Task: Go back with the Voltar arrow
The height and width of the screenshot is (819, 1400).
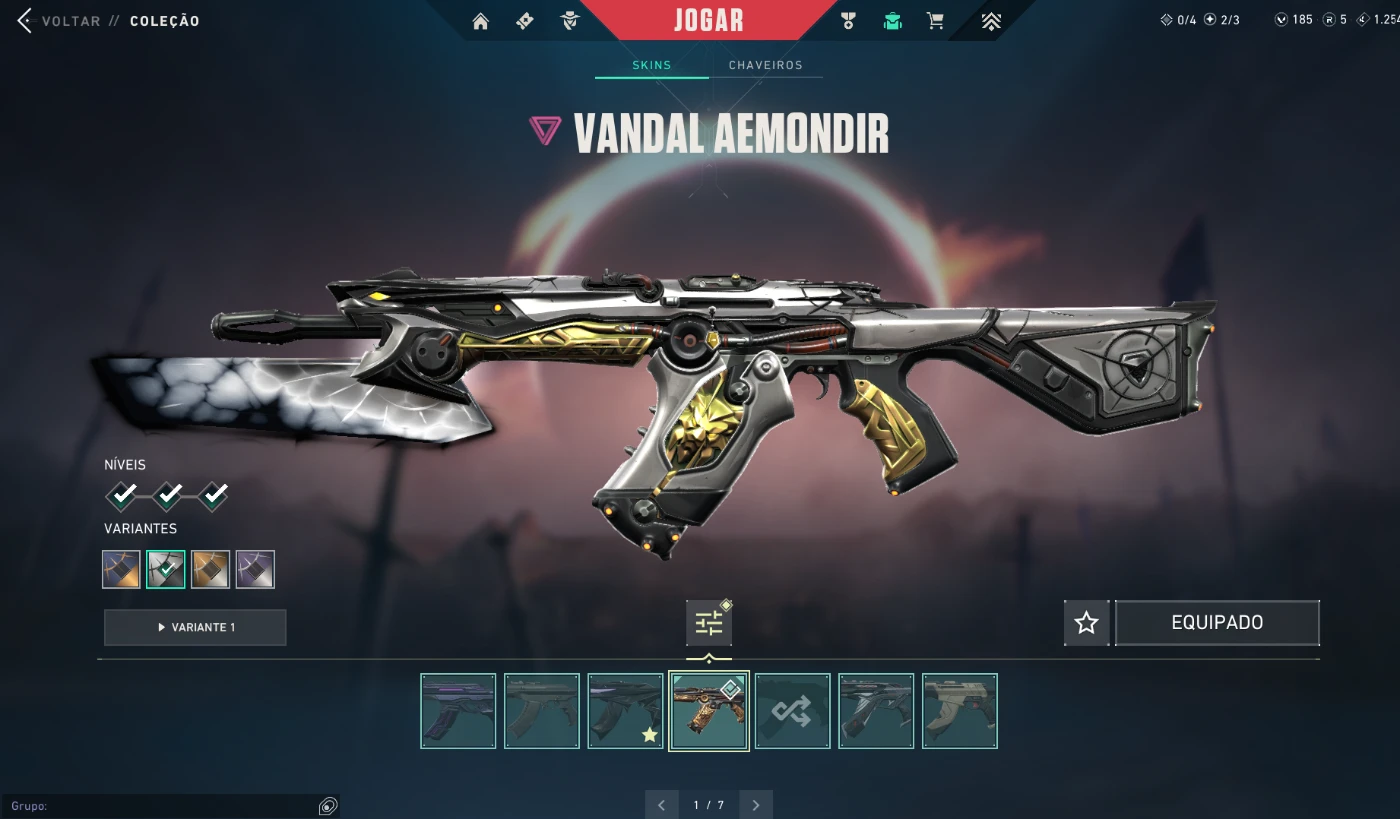Action: click(x=25, y=21)
